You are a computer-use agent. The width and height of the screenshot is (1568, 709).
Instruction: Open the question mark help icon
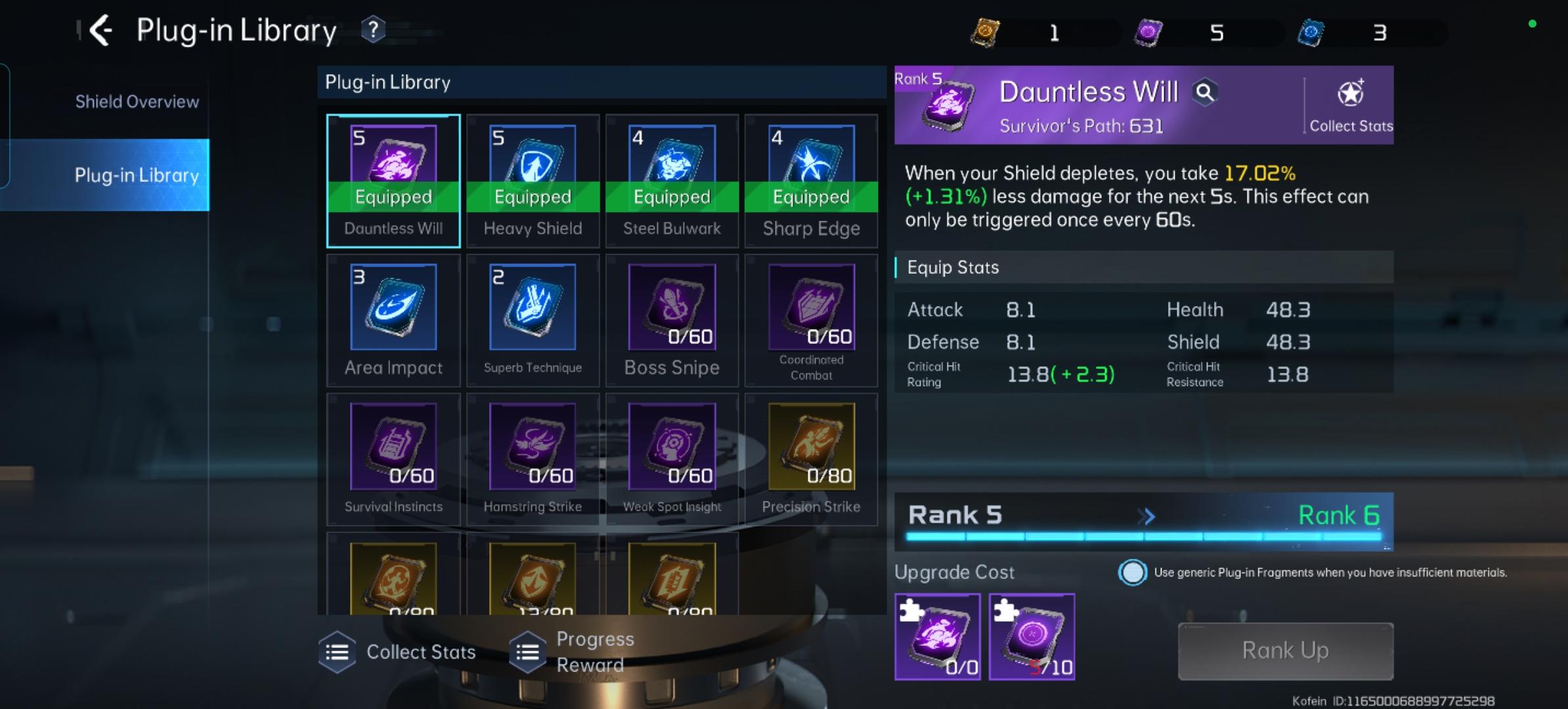(x=373, y=30)
